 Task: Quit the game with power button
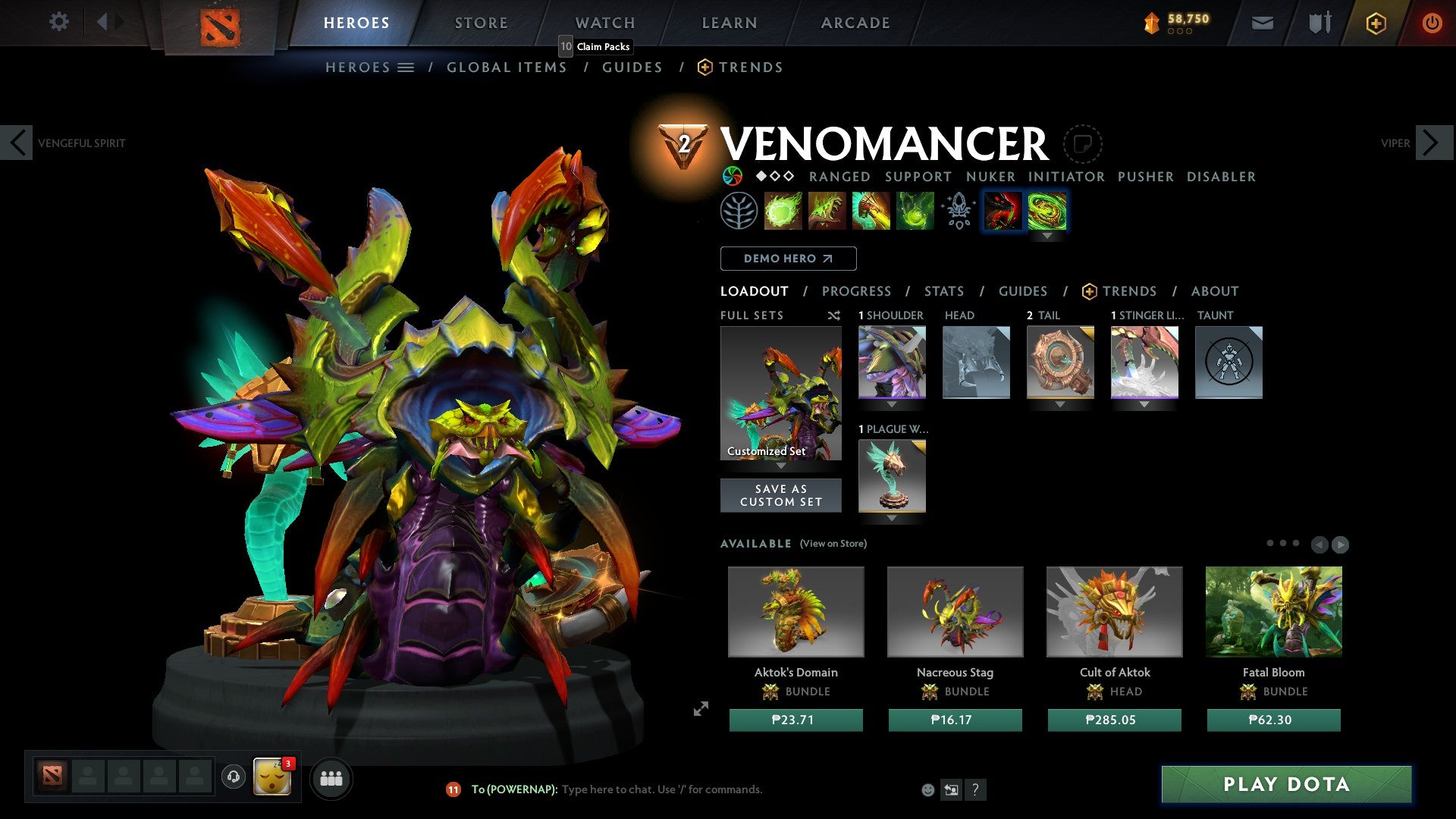[1431, 23]
